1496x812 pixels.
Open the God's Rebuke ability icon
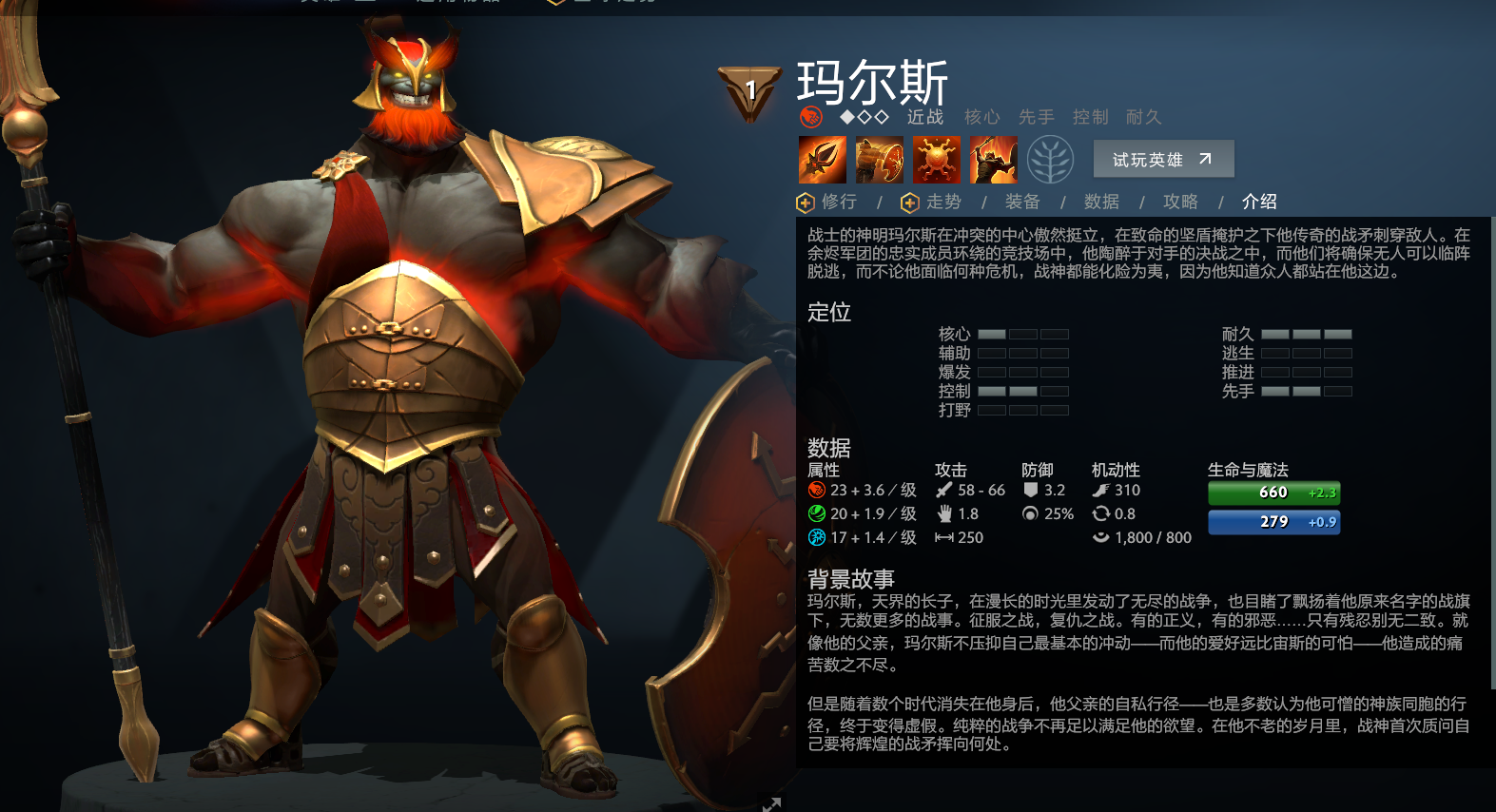tap(878, 159)
